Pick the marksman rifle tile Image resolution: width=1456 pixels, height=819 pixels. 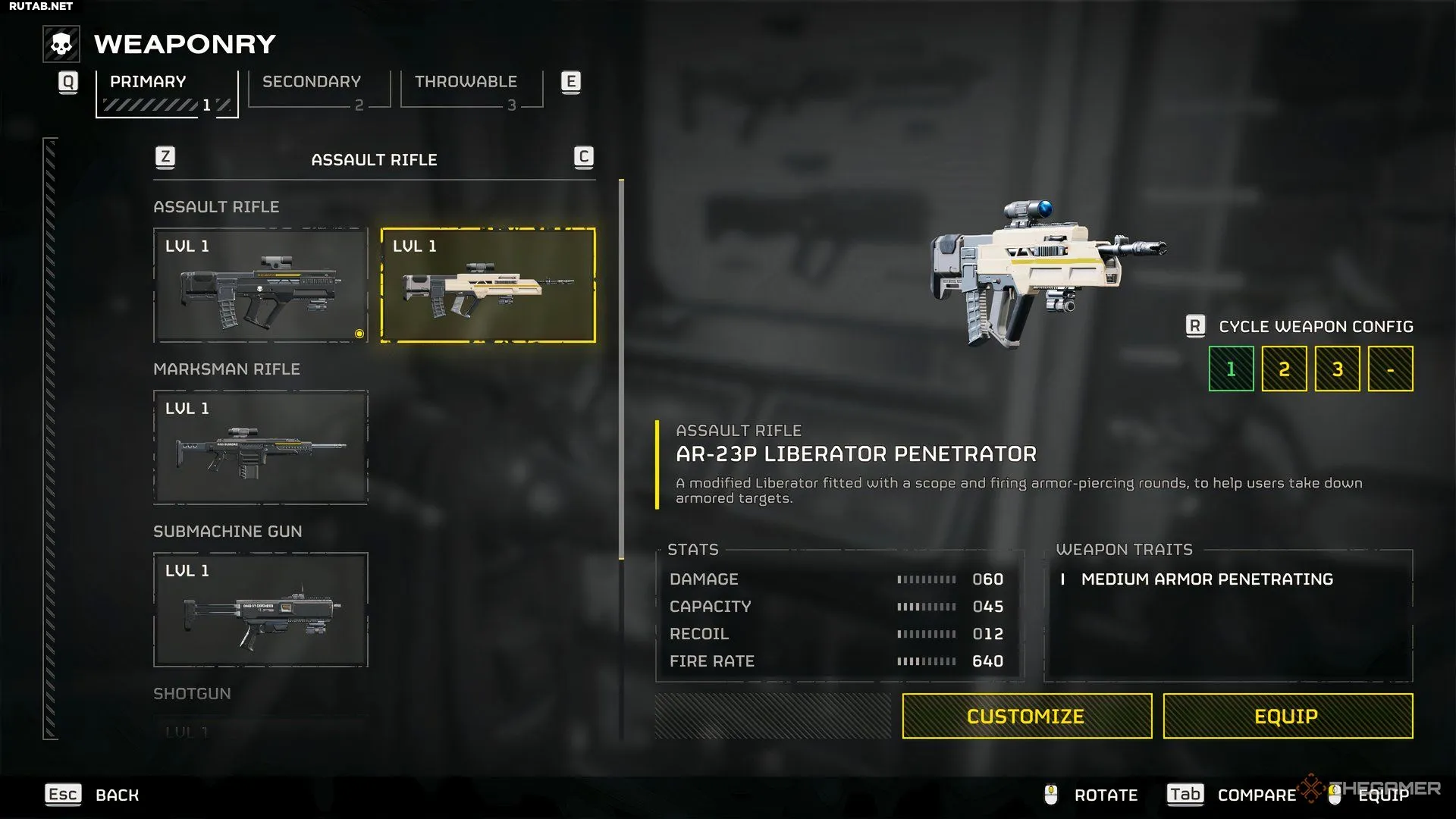pos(260,447)
